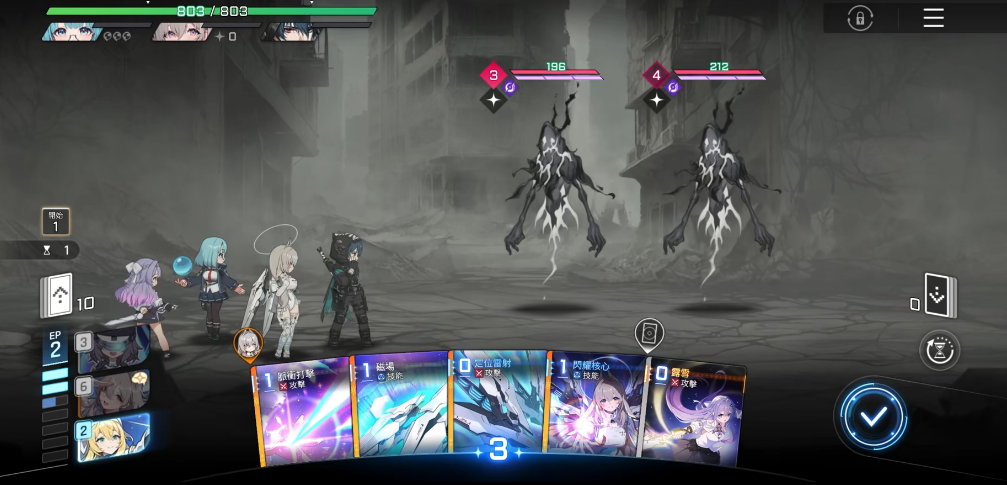Inspect the card icon above the hand
Screen dimensions: 1007x485
(x=649, y=333)
